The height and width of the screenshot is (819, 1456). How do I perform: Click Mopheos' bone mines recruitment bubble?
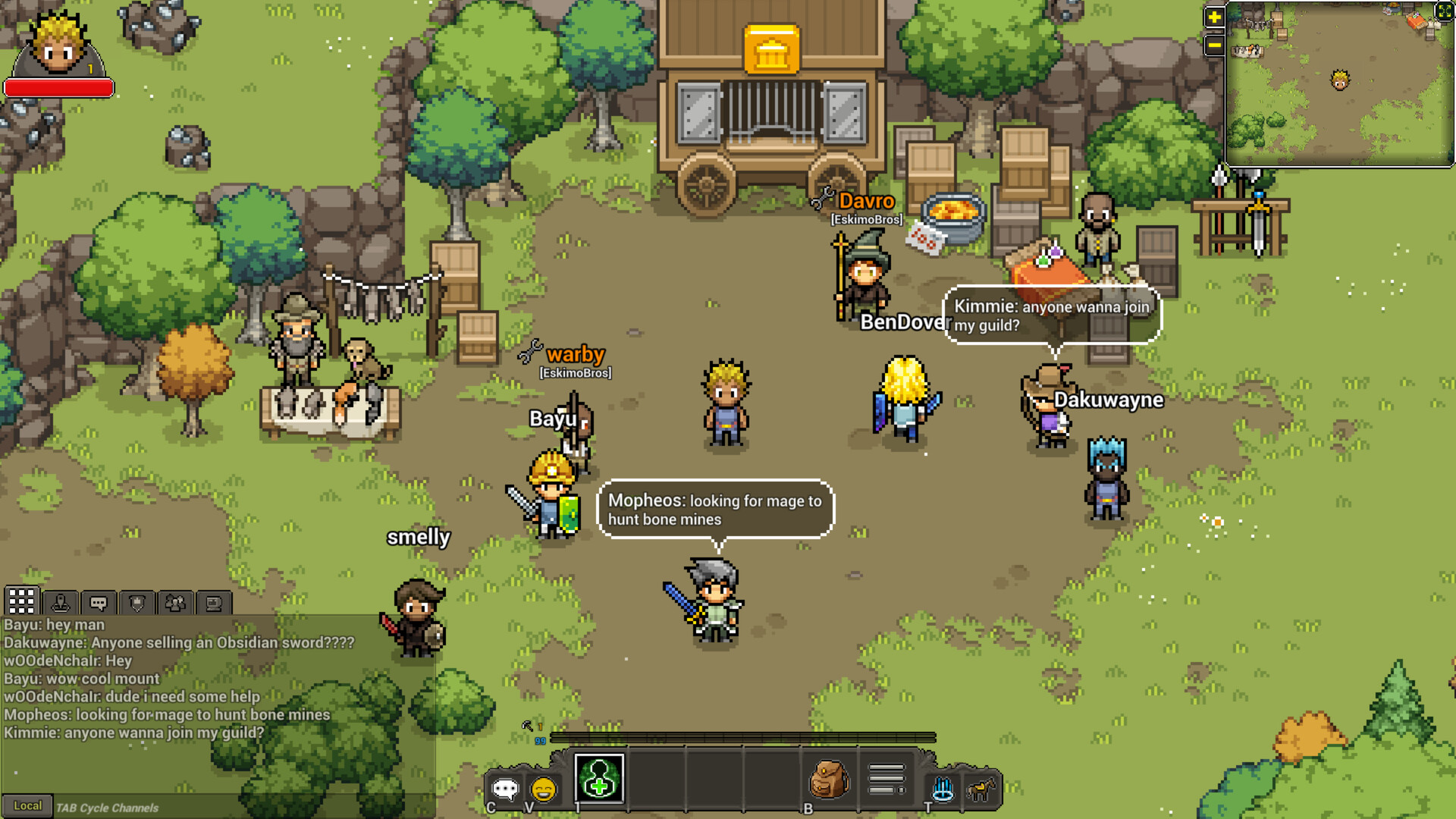point(716,509)
